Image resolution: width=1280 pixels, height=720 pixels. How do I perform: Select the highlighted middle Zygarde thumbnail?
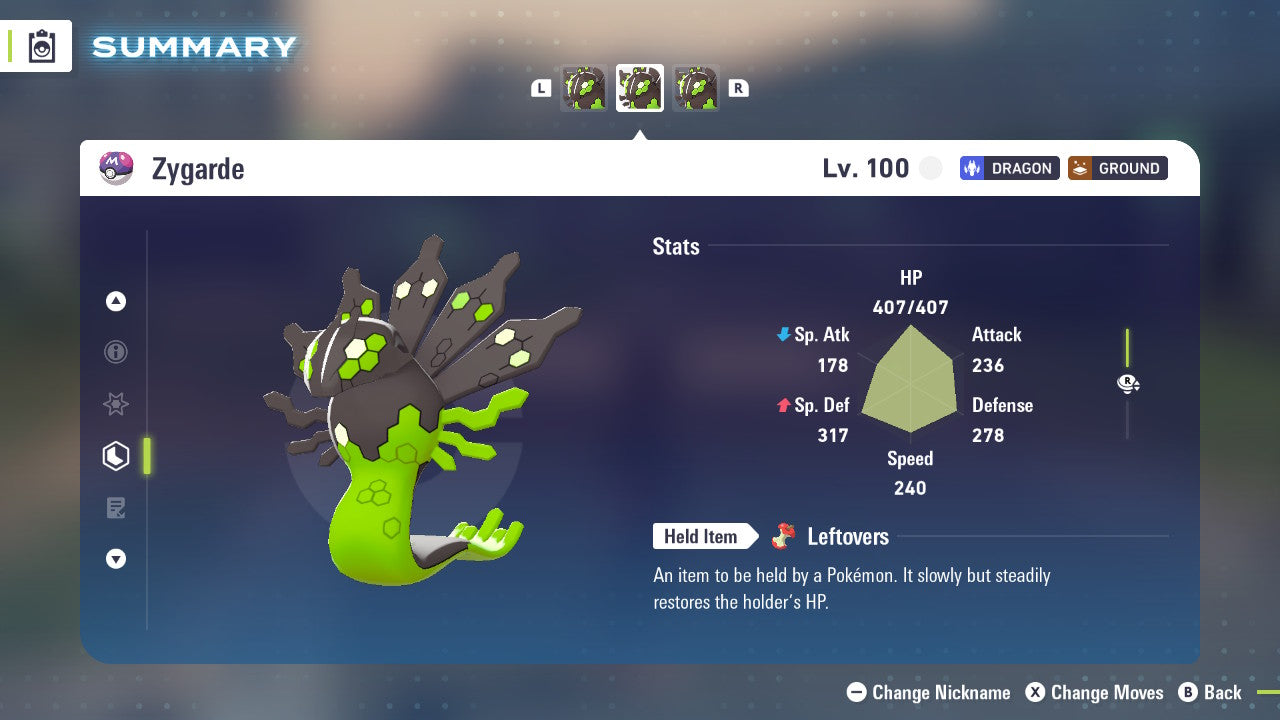click(x=640, y=87)
